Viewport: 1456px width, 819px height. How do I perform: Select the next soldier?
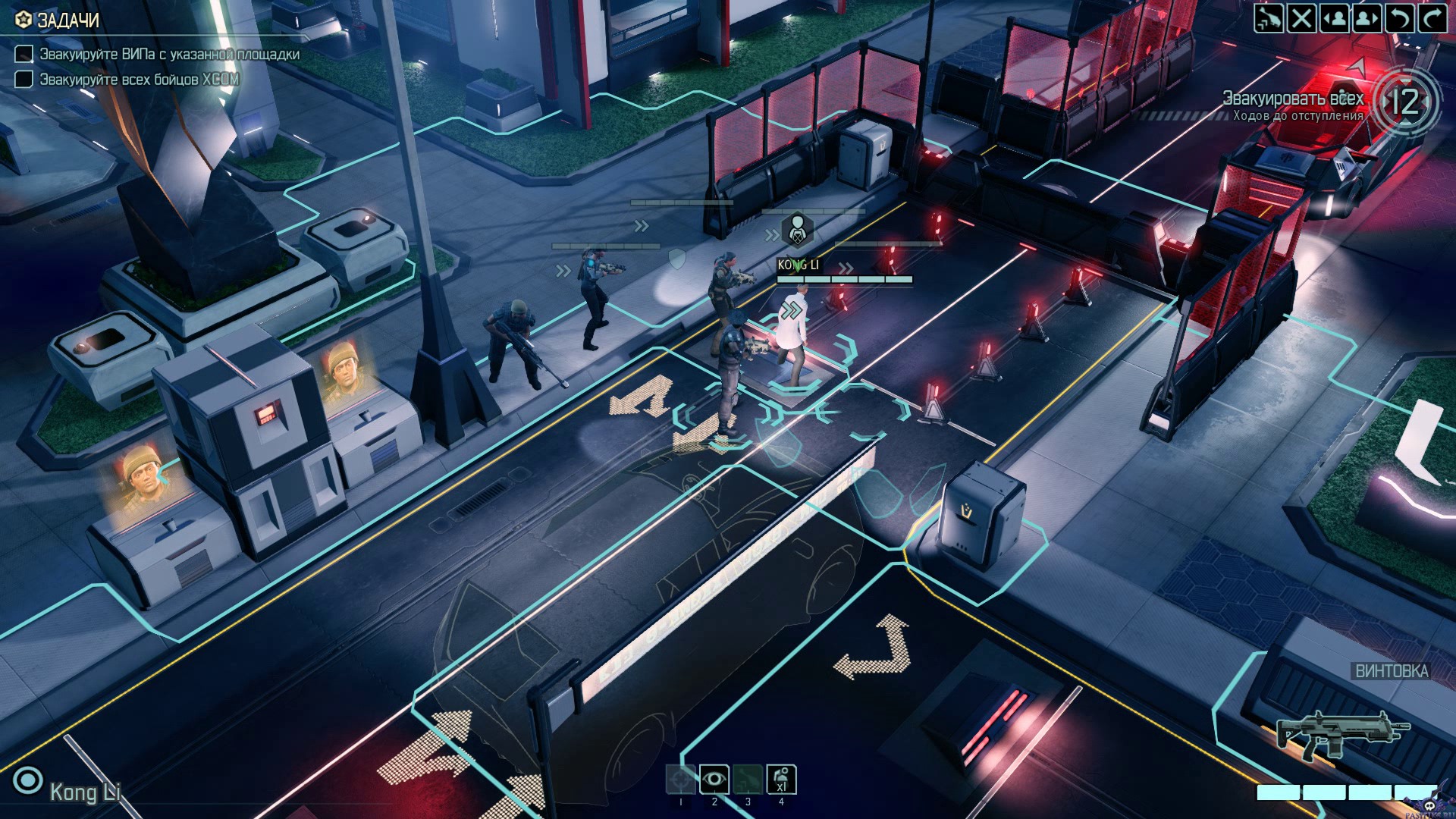click(x=1367, y=18)
